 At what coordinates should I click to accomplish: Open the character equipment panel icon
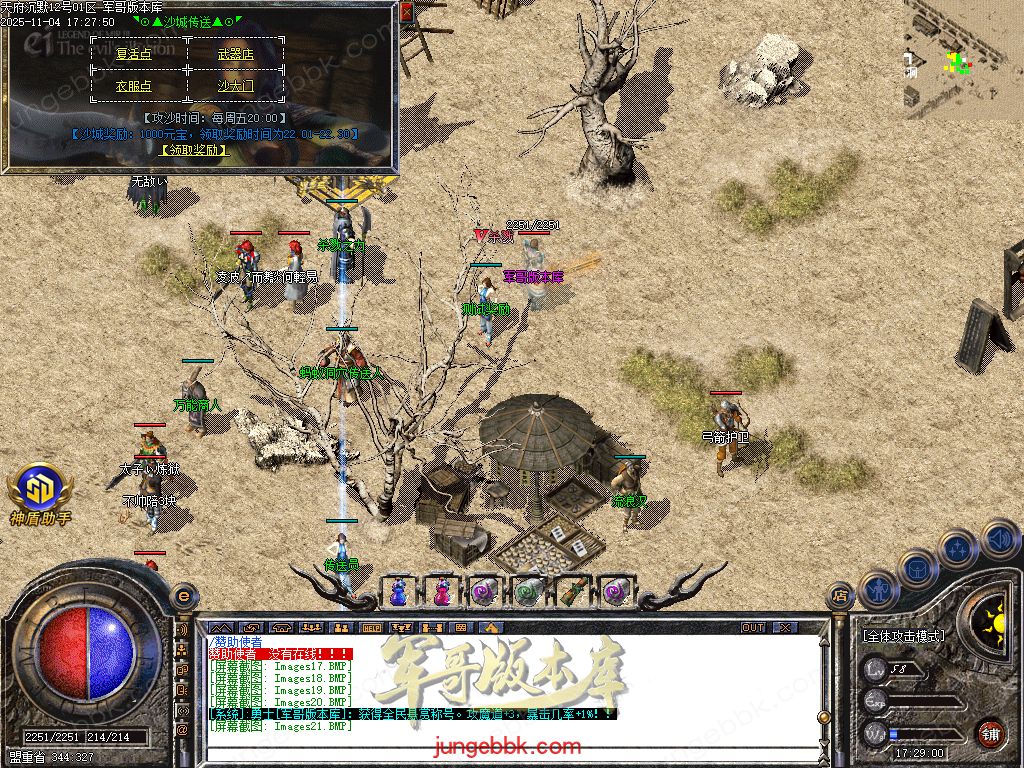[877, 589]
